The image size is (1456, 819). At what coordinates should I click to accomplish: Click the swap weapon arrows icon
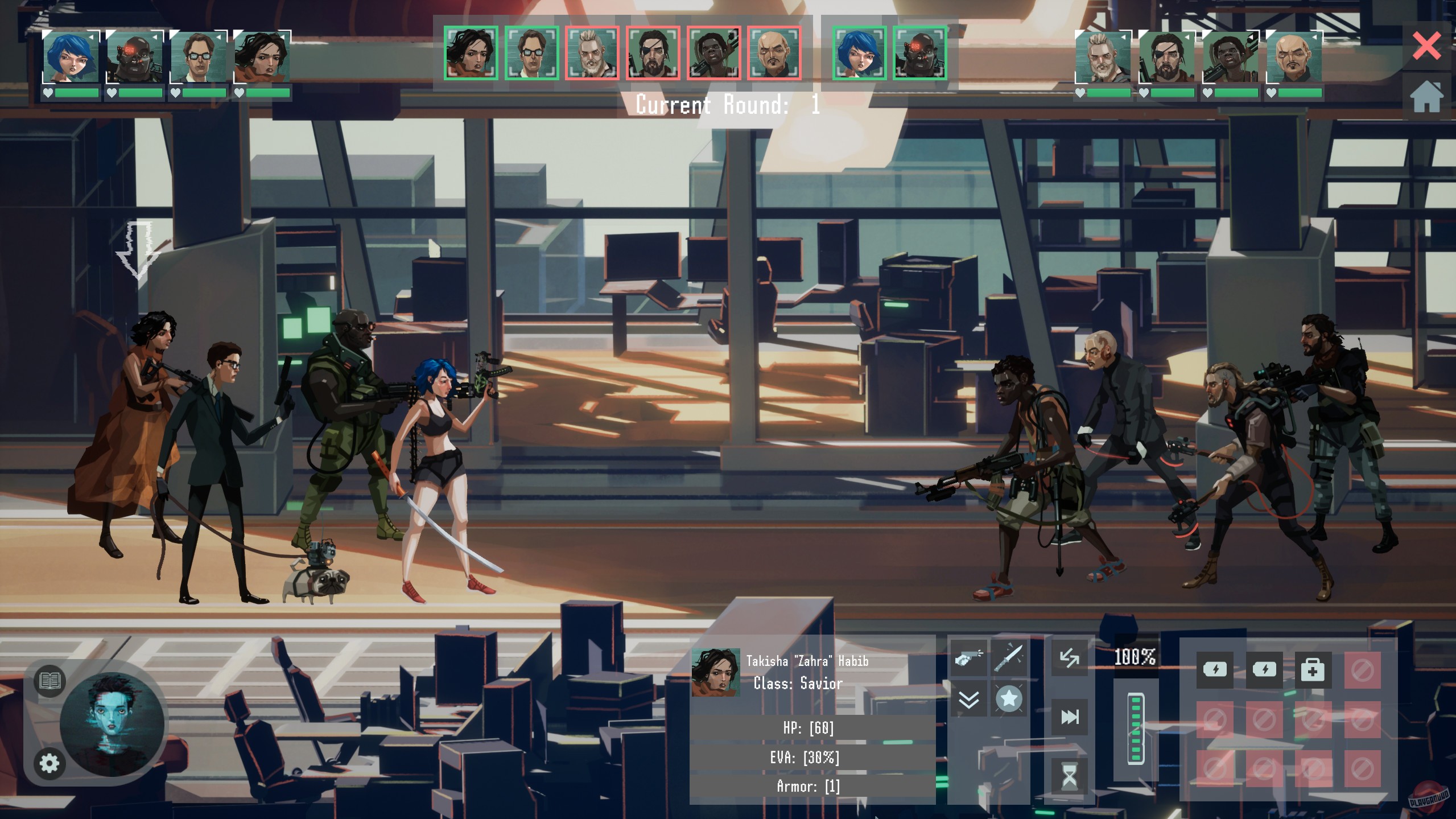click(1070, 659)
